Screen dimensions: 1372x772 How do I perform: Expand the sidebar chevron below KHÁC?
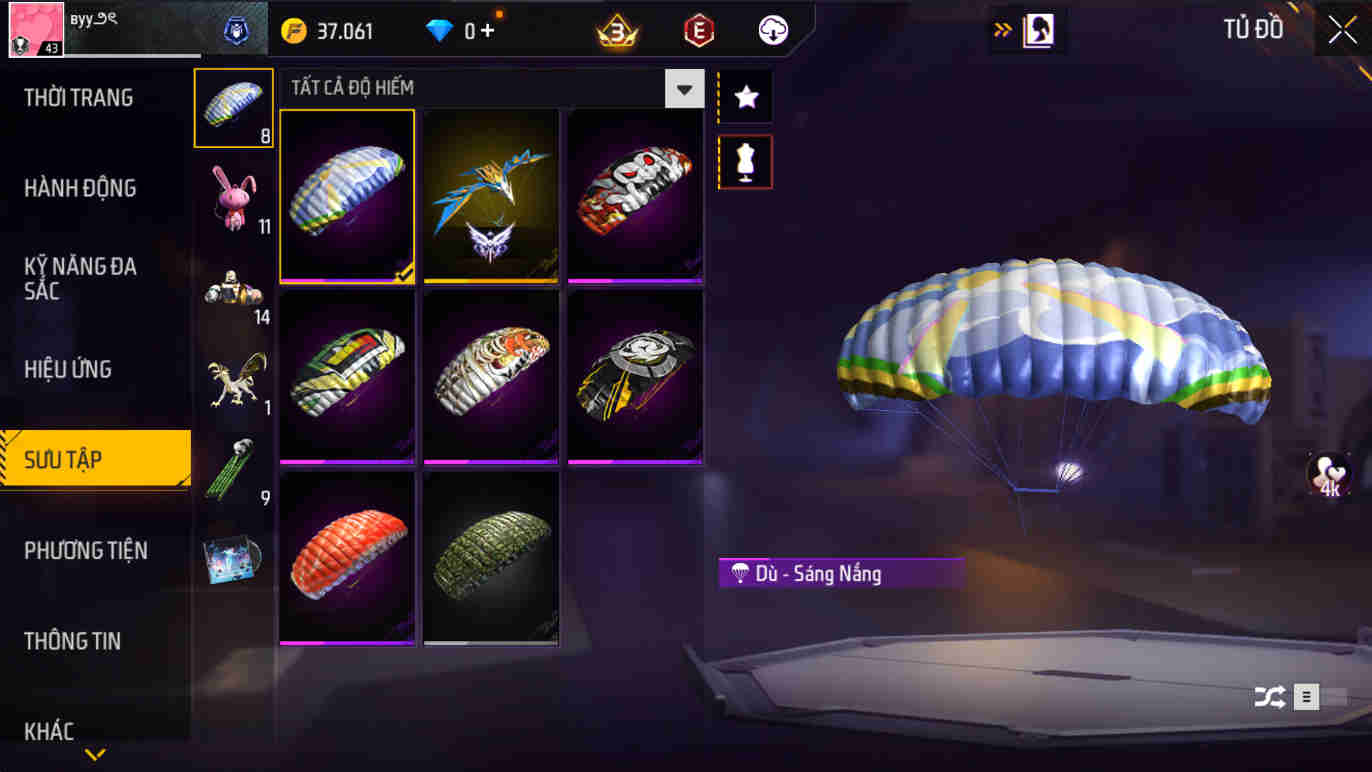point(95,757)
